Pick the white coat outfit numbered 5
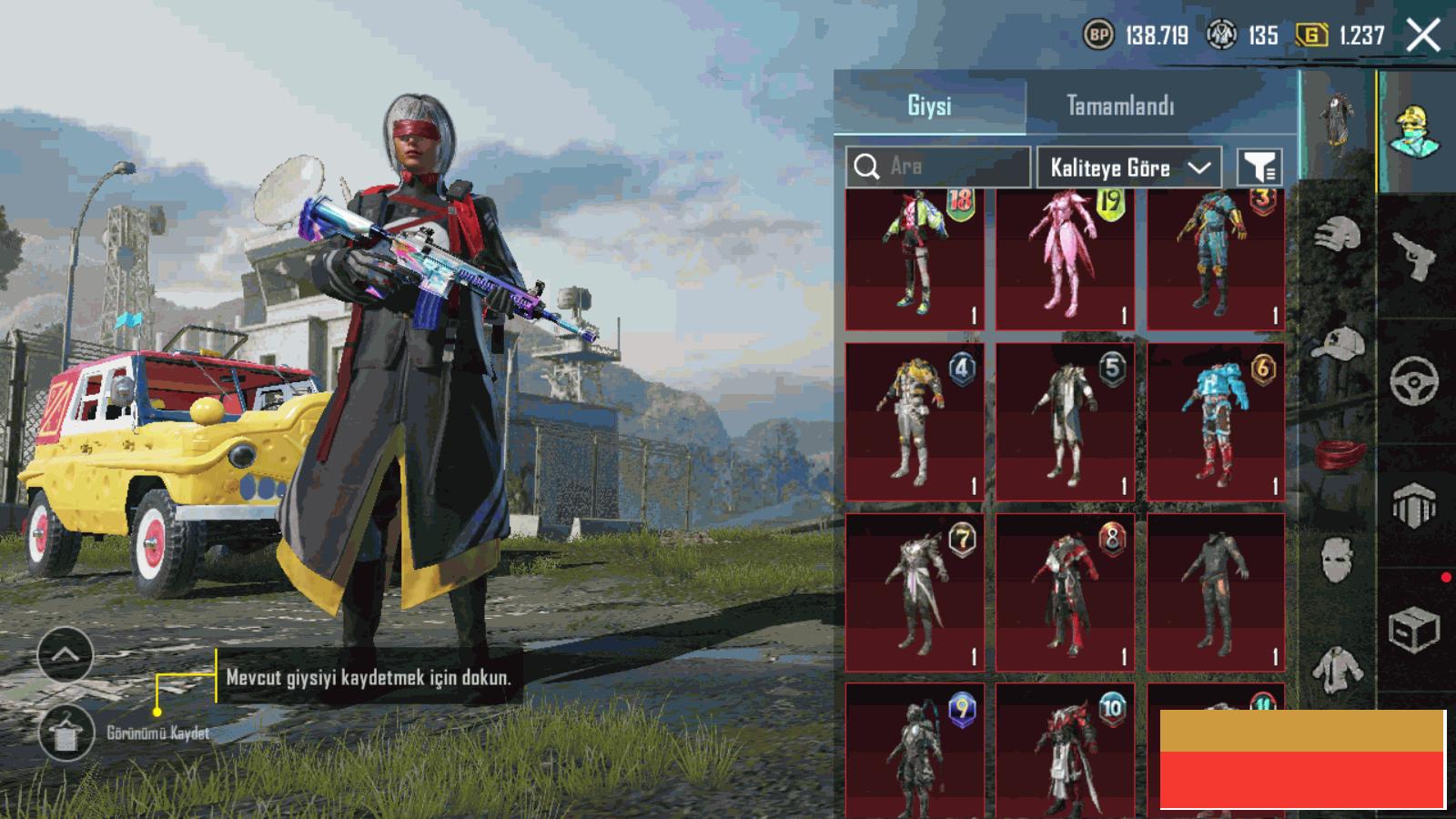Screen dimensions: 1456x819 [1065, 422]
